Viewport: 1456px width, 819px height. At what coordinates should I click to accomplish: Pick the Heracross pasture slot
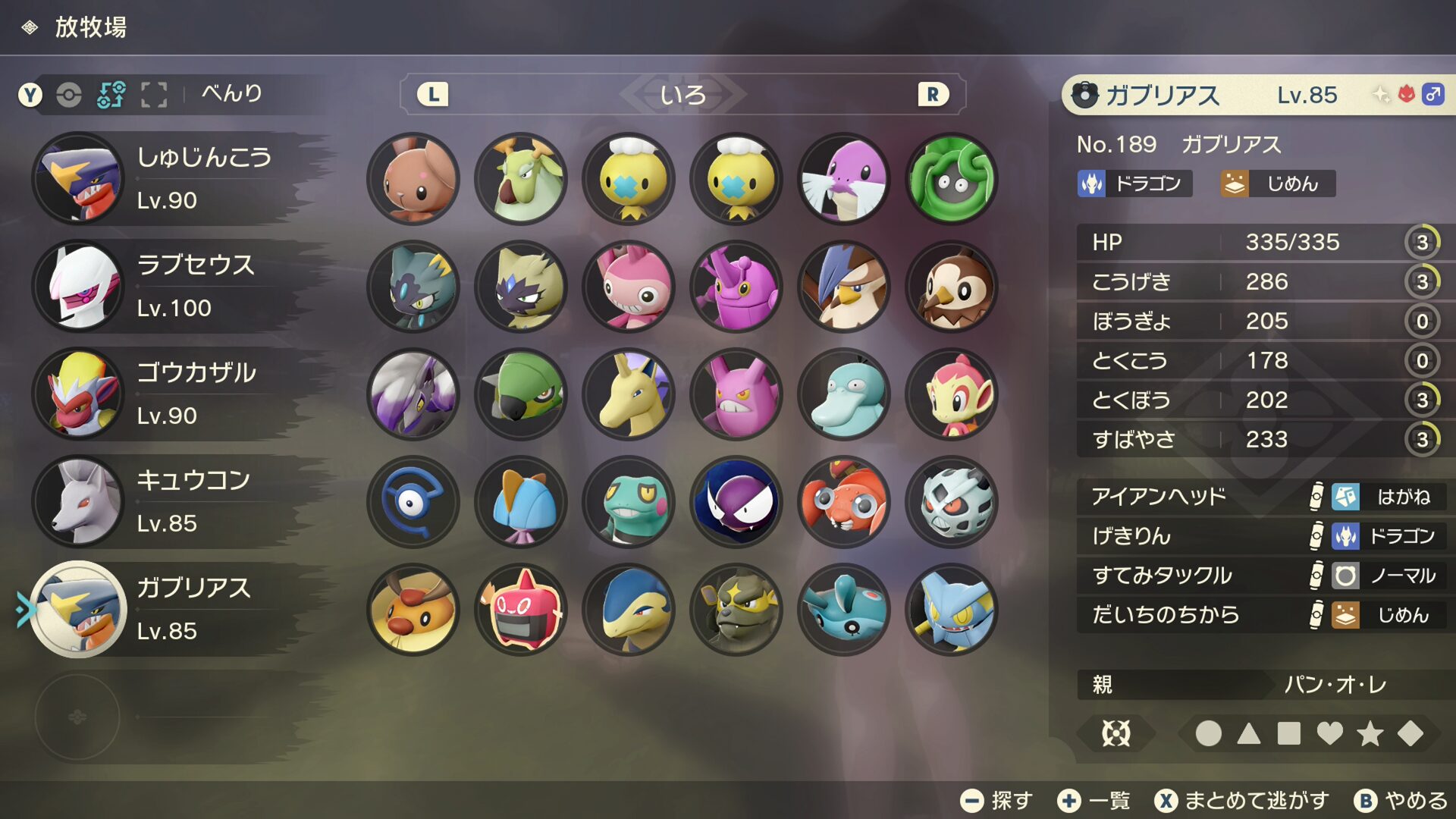(736, 287)
